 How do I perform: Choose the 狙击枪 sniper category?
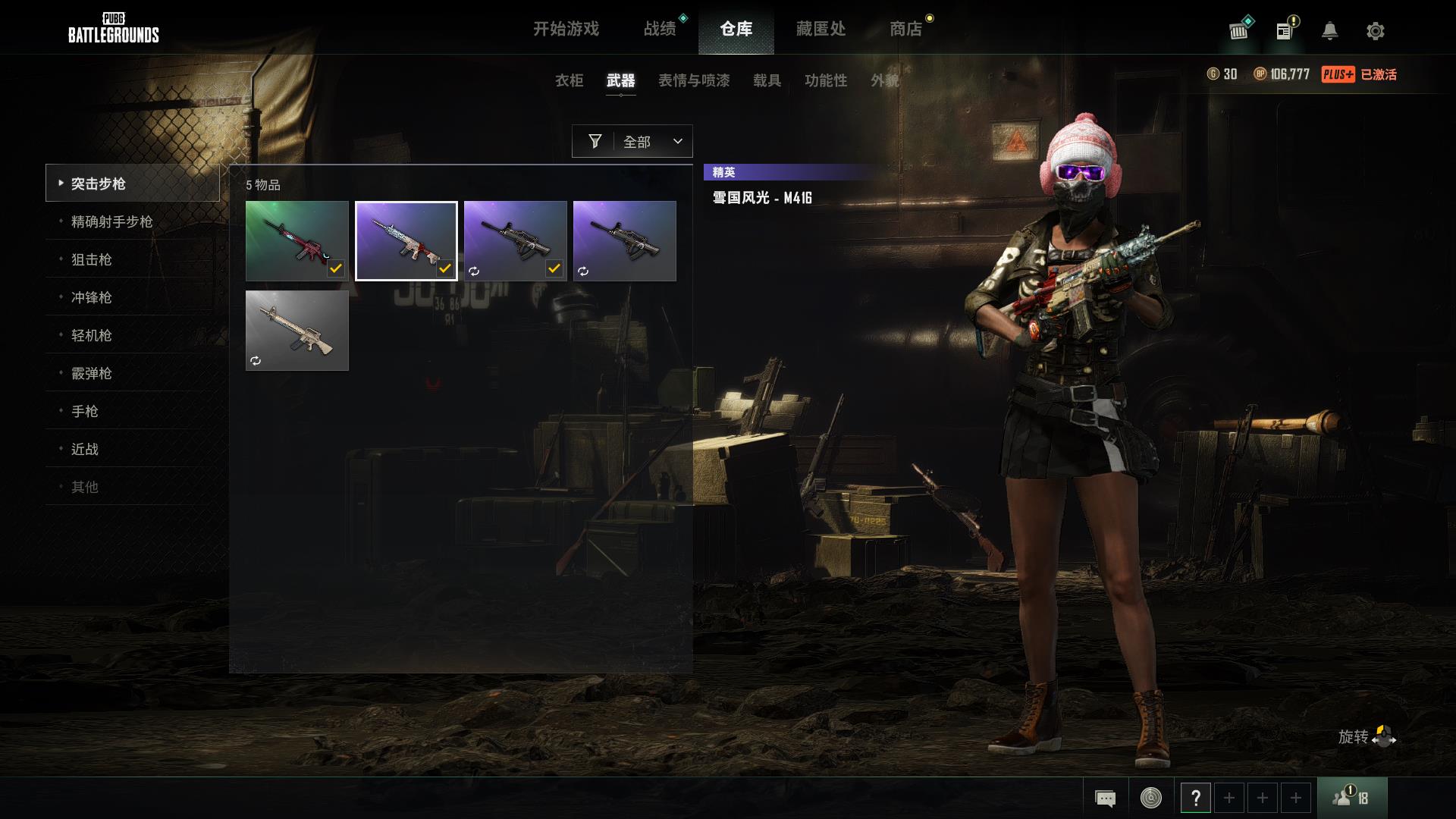(x=92, y=259)
